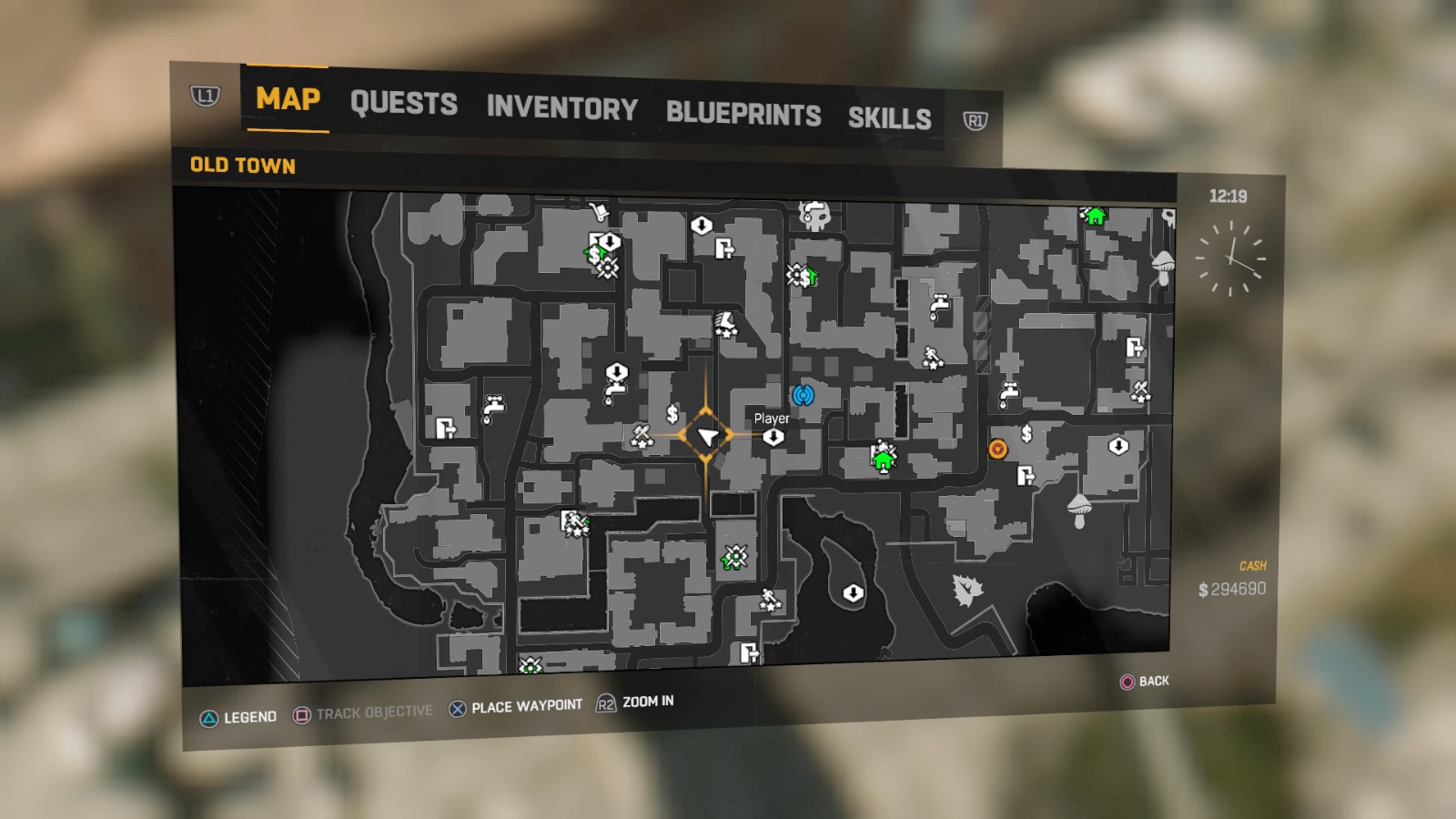Switch to the QUESTS tab
This screenshot has height=819, width=1456.
[x=405, y=105]
